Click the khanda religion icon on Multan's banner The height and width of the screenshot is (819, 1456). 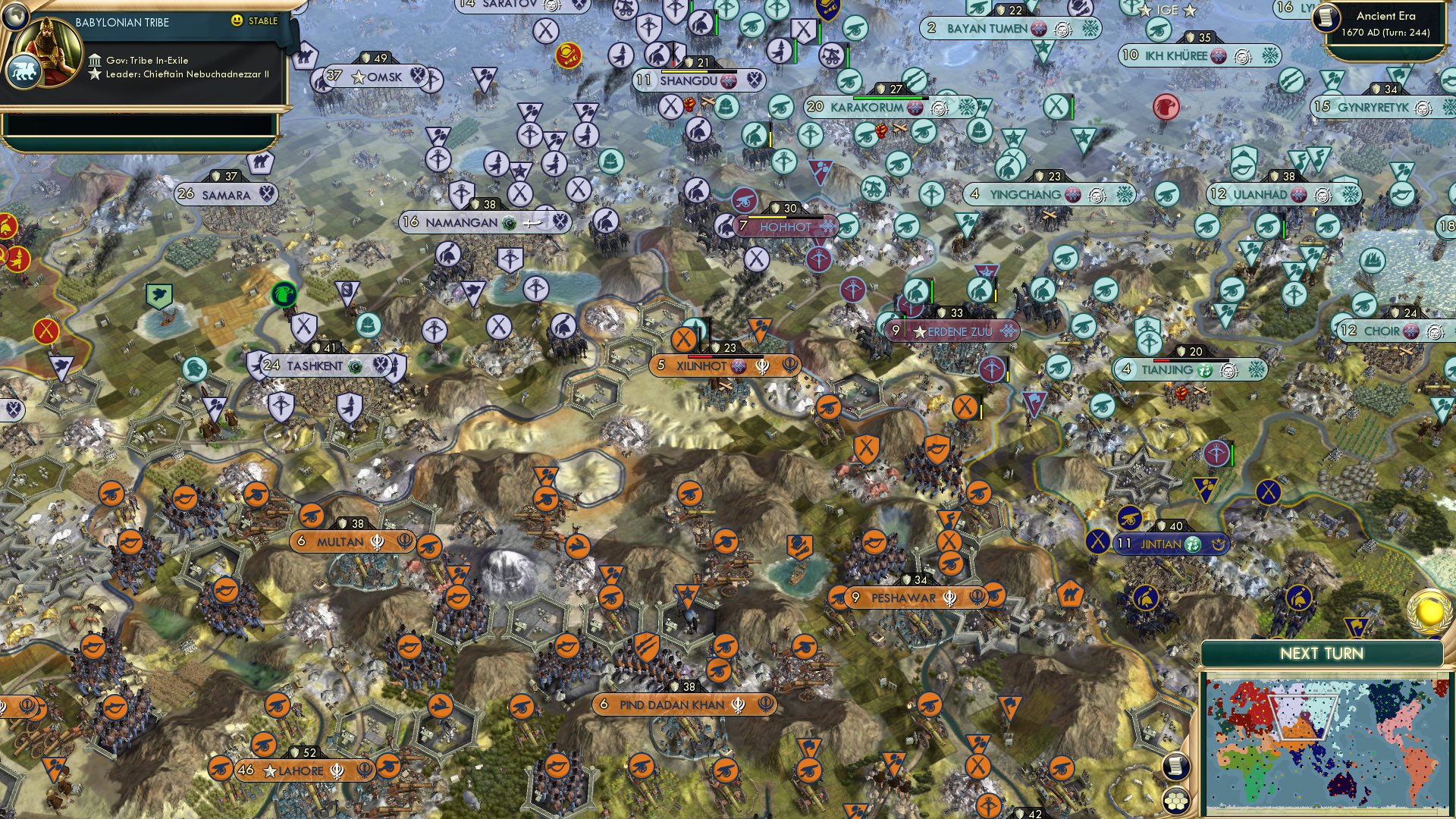coord(378,542)
